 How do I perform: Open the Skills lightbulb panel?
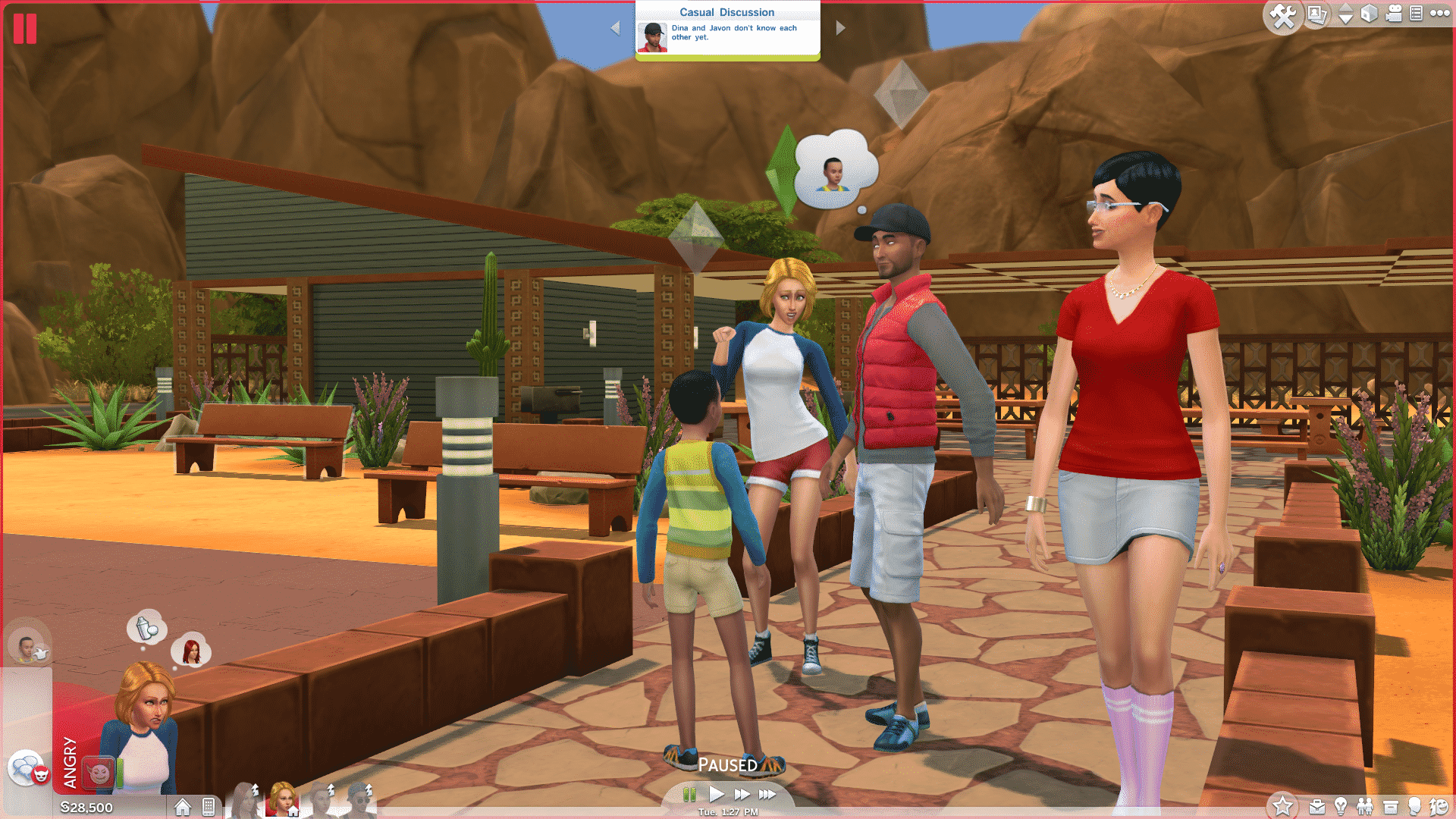1341,807
